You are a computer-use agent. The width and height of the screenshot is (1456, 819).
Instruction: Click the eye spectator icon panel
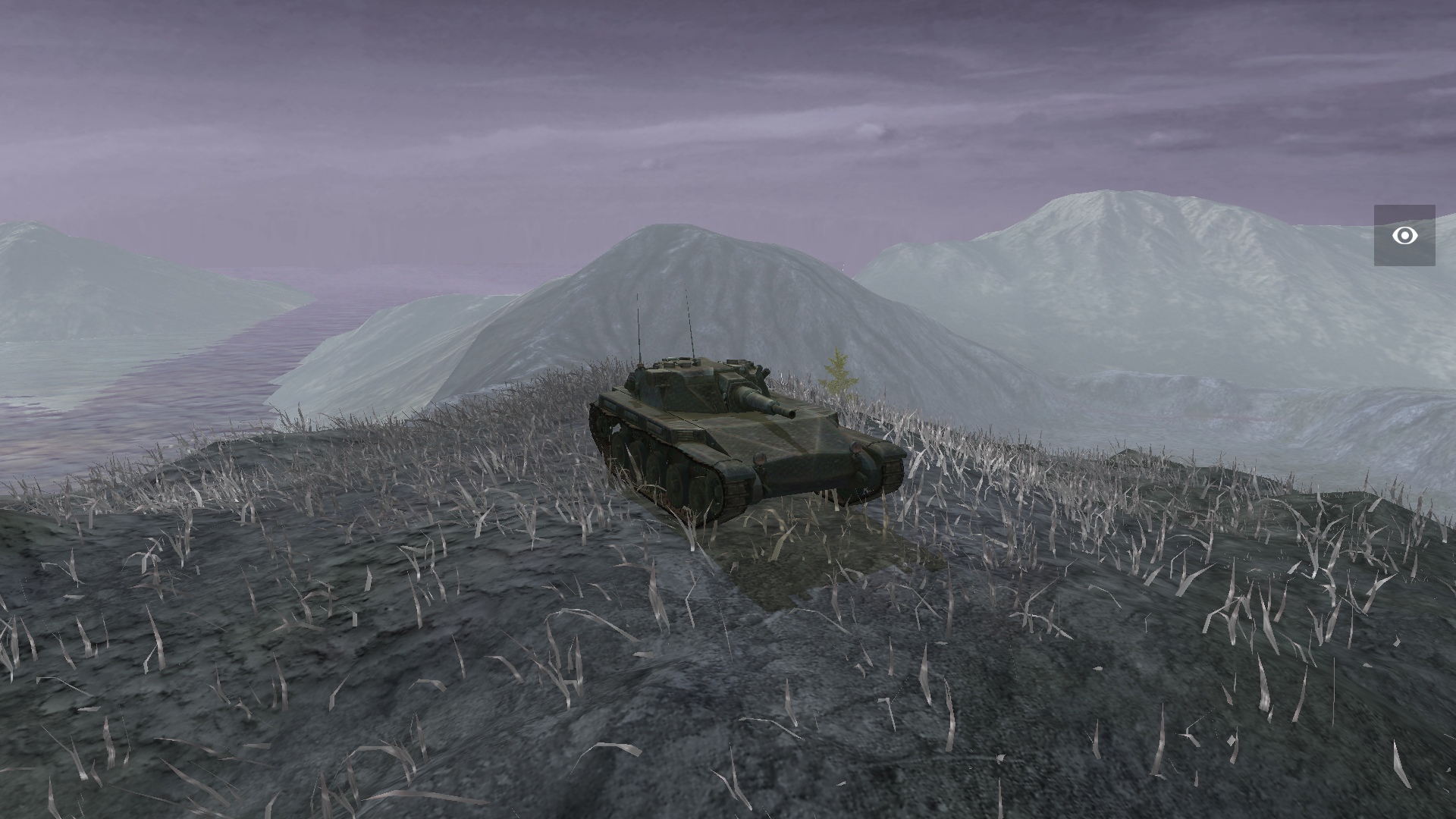(1407, 236)
